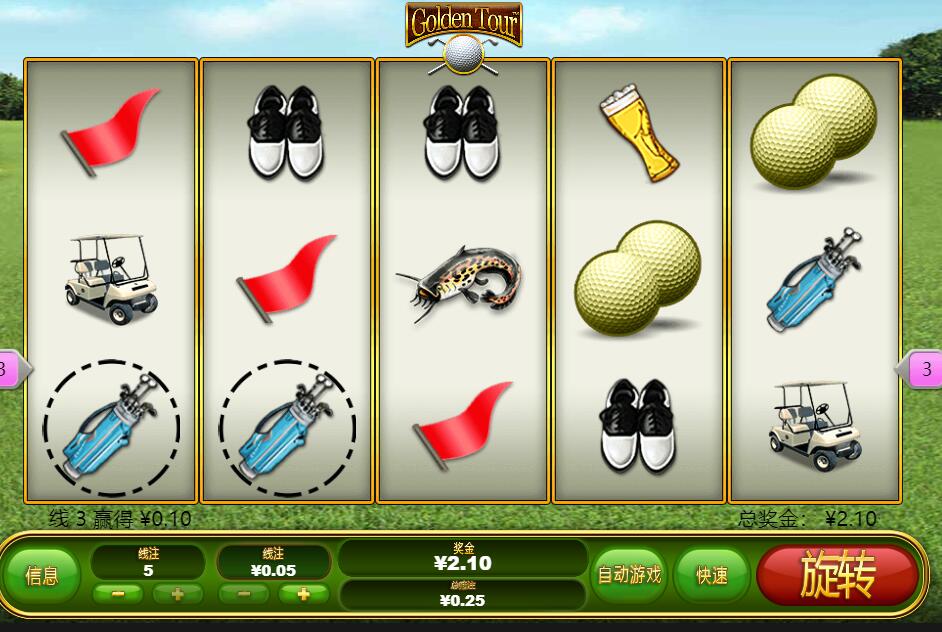This screenshot has width=942, height=632.
Task: Start 自动游戏 autoplay mode
Action: (629, 575)
